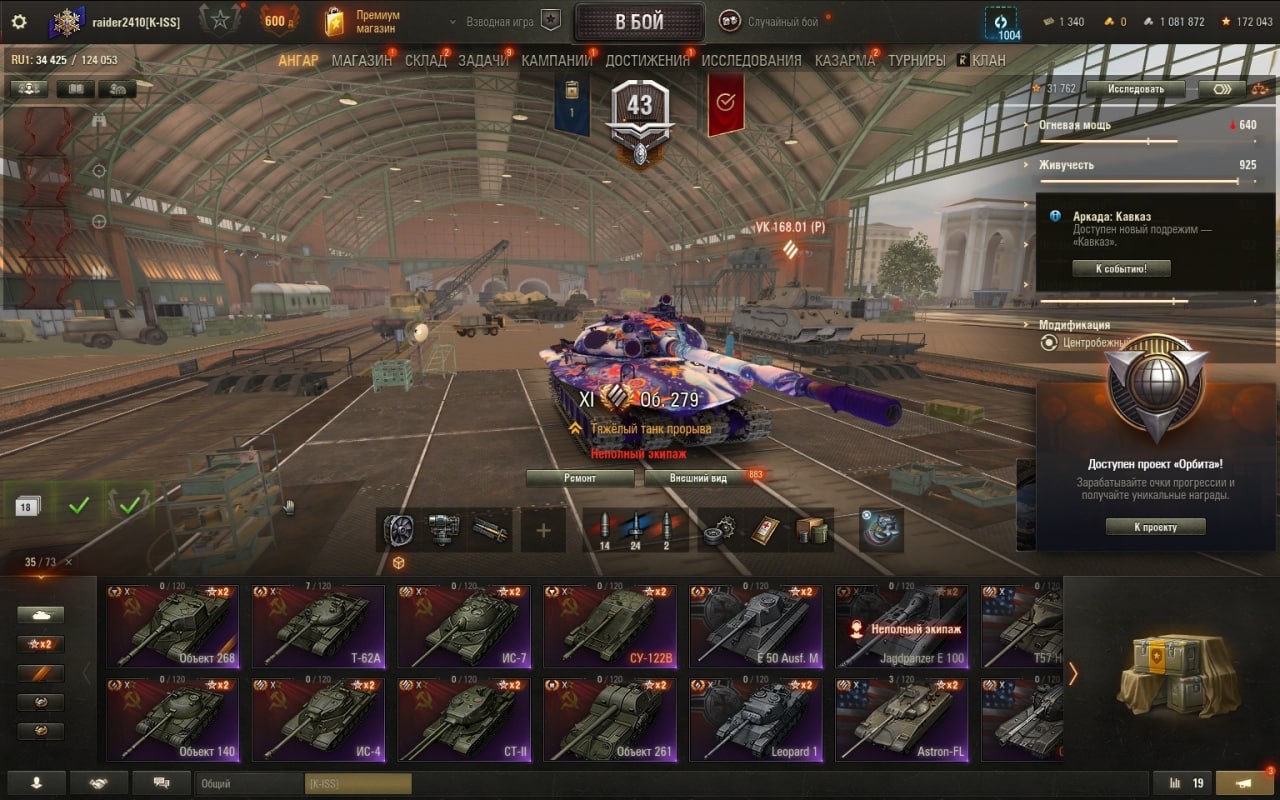Click the Исследовать button
Image resolution: width=1280 pixels, height=800 pixels.
tap(1135, 89)
